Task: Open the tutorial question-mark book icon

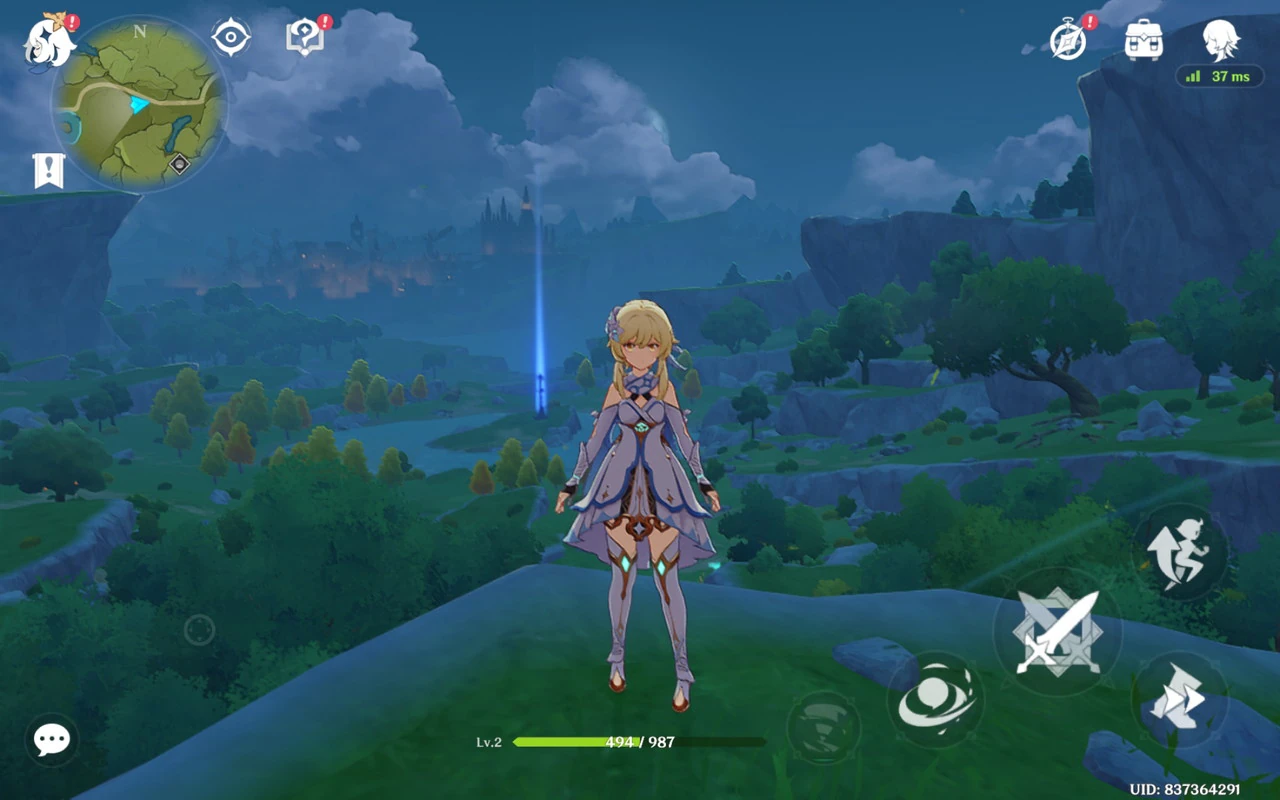Action: point(304,38)
